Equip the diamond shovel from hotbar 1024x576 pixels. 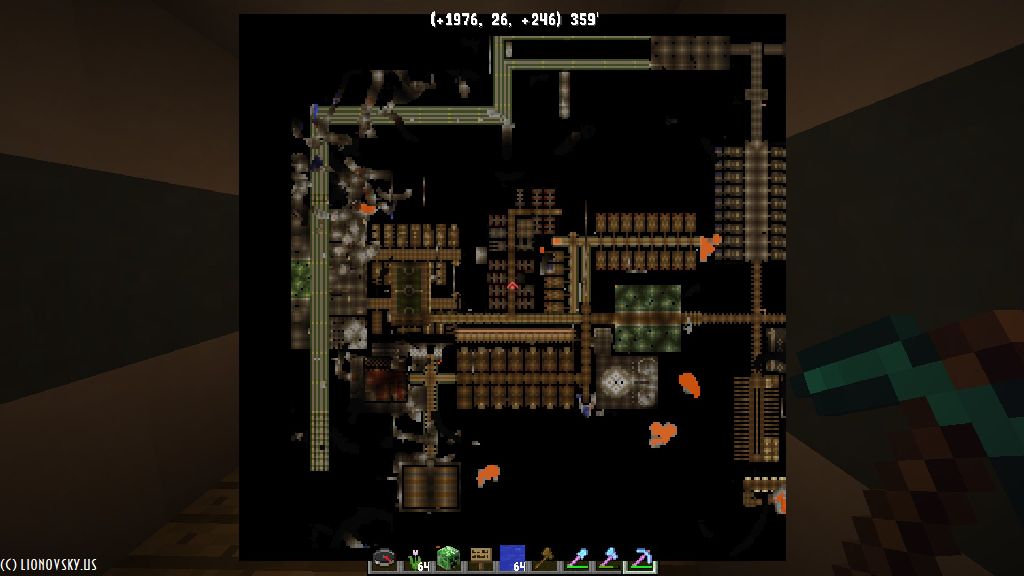pyautogui.click(x=576, y=558)
